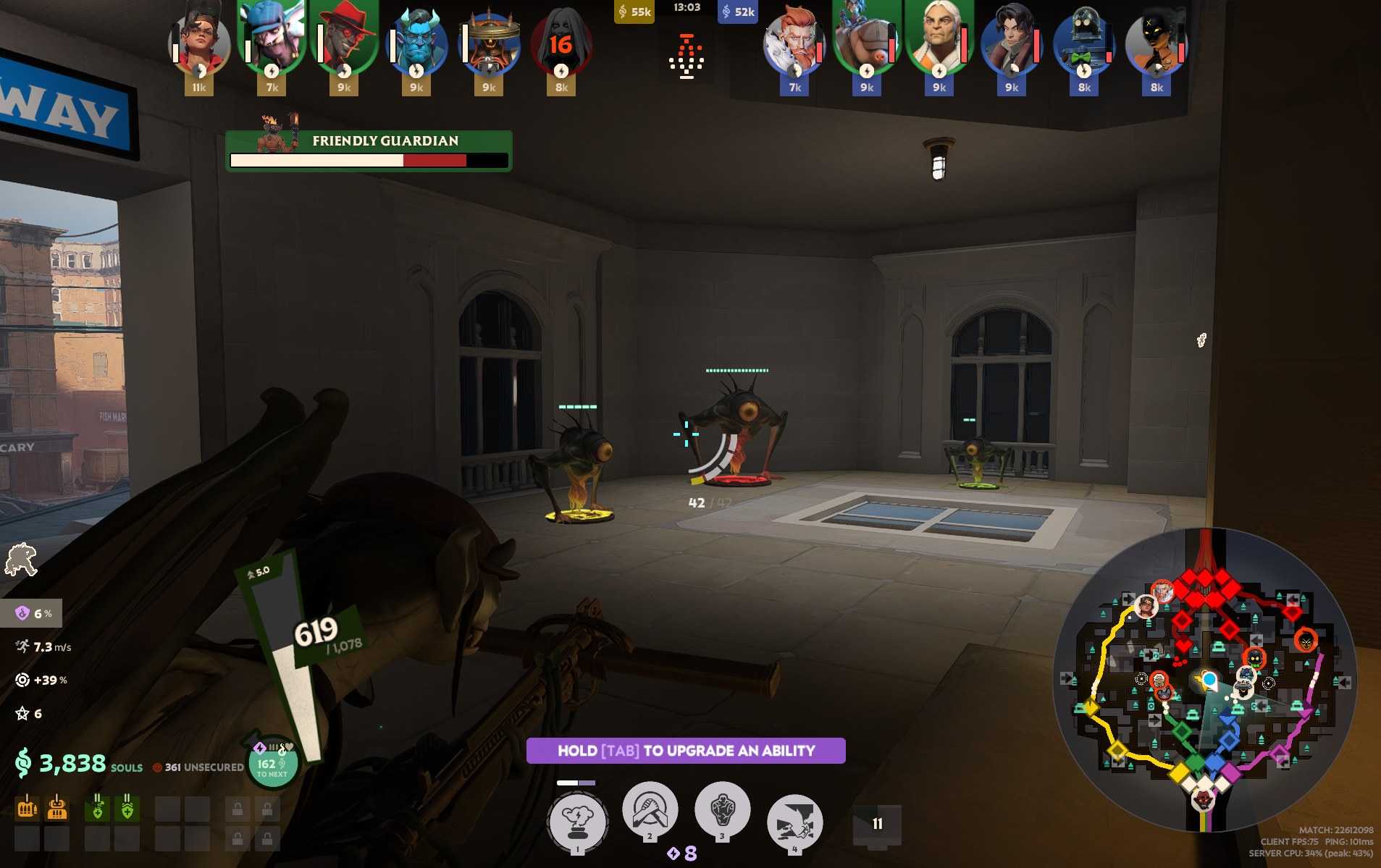Viewport: 1381px width, 868px height.
Task: Select the robot with green bow tie portrait
Action: 1084,43
